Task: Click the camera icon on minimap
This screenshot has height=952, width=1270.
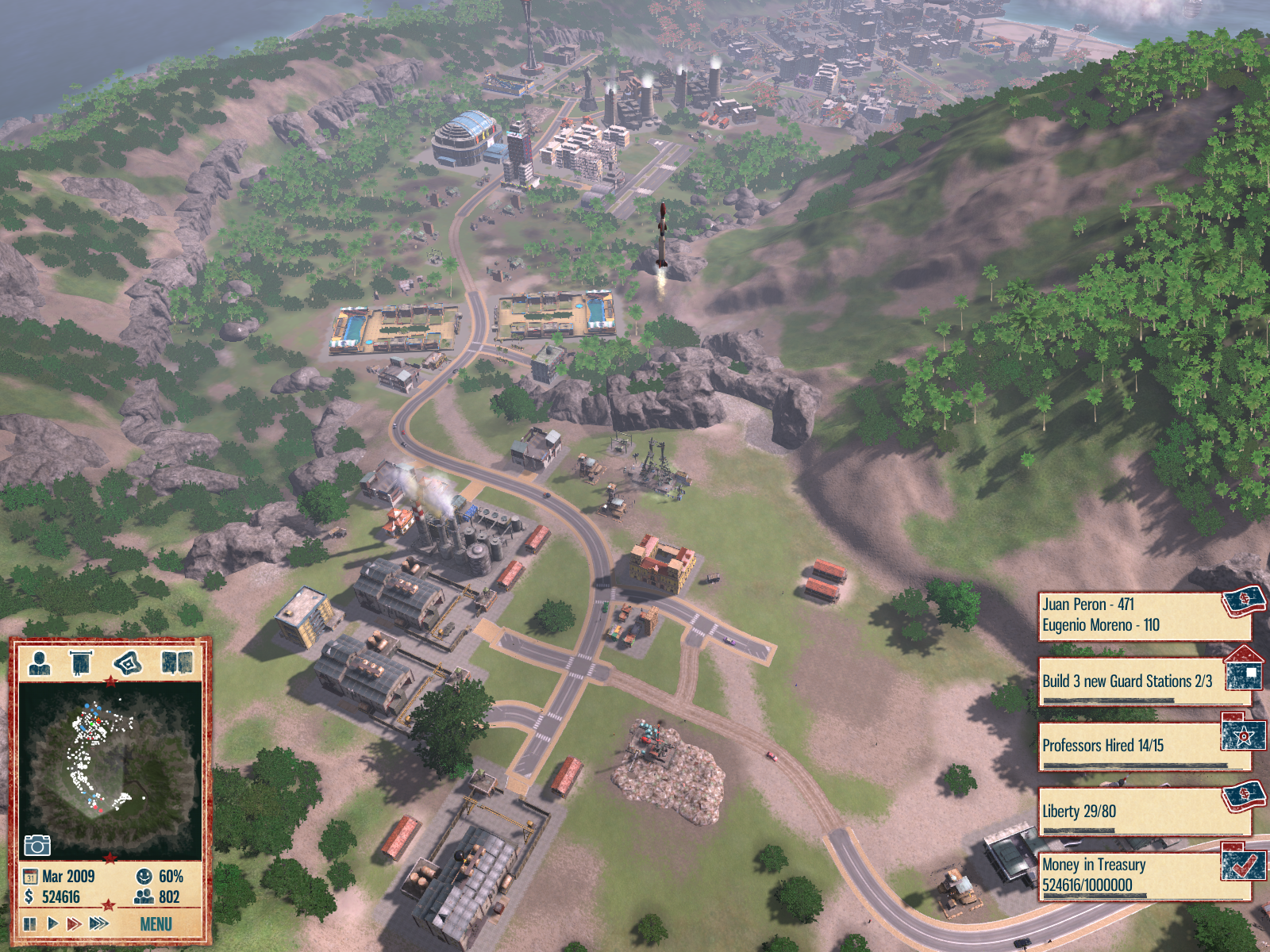Action: [x=37, y=845]
